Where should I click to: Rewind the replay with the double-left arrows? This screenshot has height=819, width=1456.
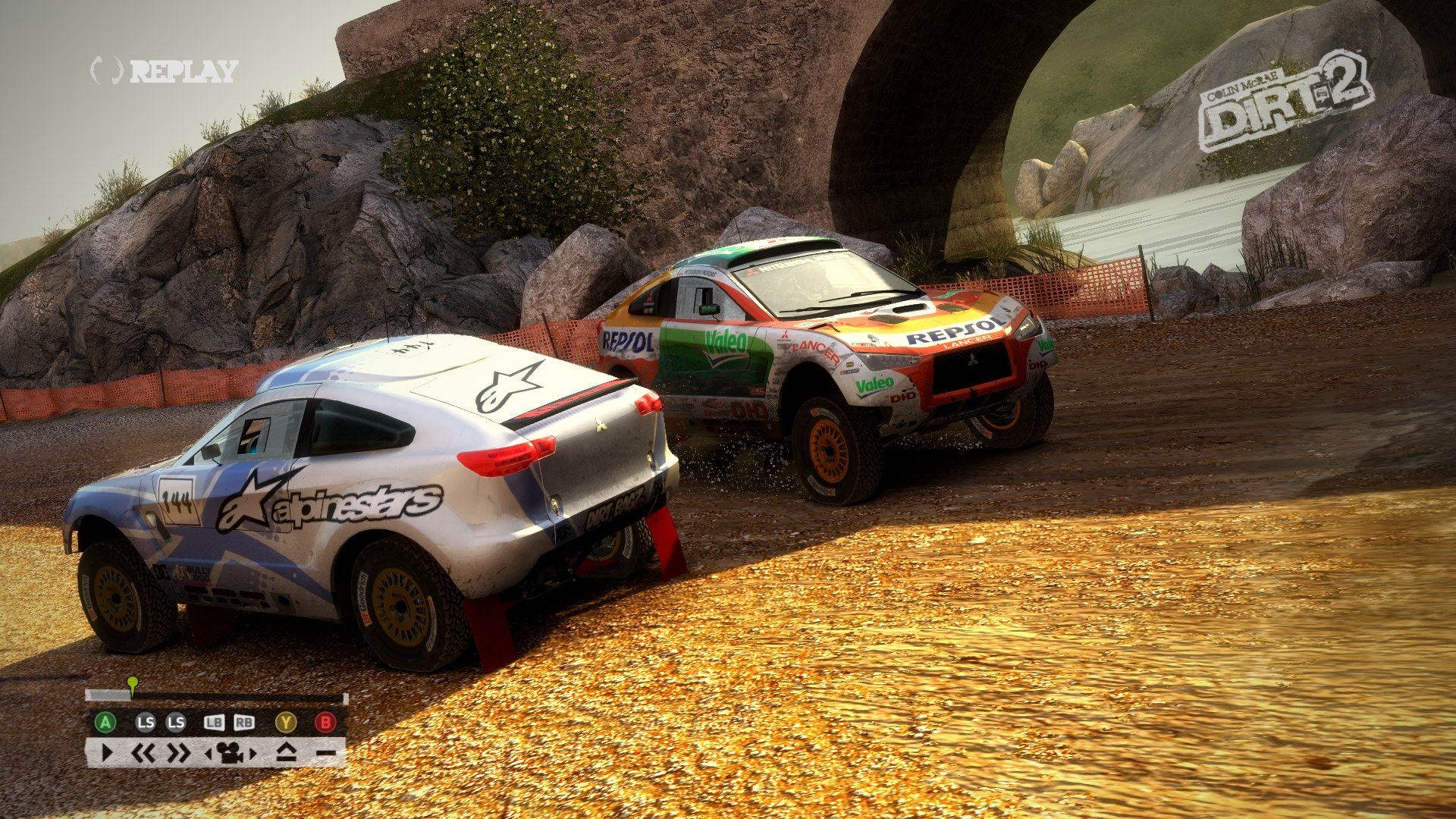144,754
